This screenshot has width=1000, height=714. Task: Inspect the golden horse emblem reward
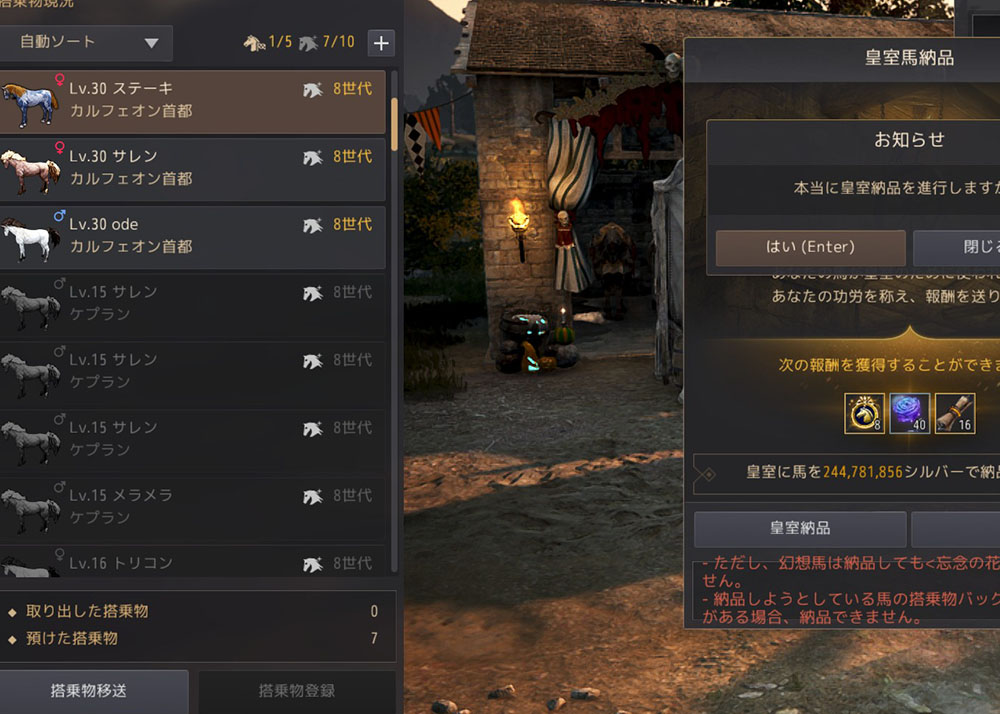pos(864,413)
